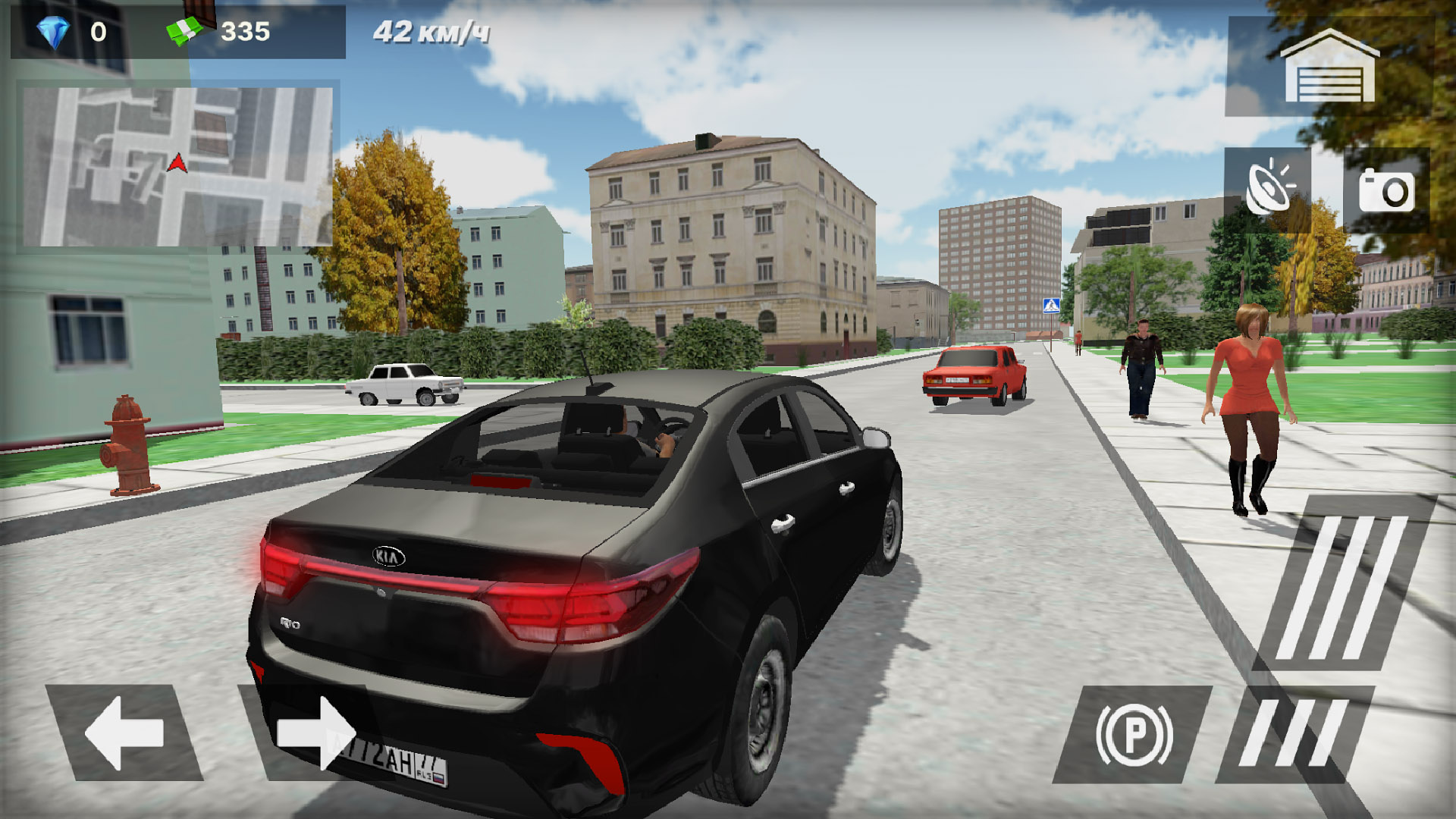Viewport: 1456px width, 819px height.
Task: Open the garage
Action: pyautogui.click(x=1329, y=68)
